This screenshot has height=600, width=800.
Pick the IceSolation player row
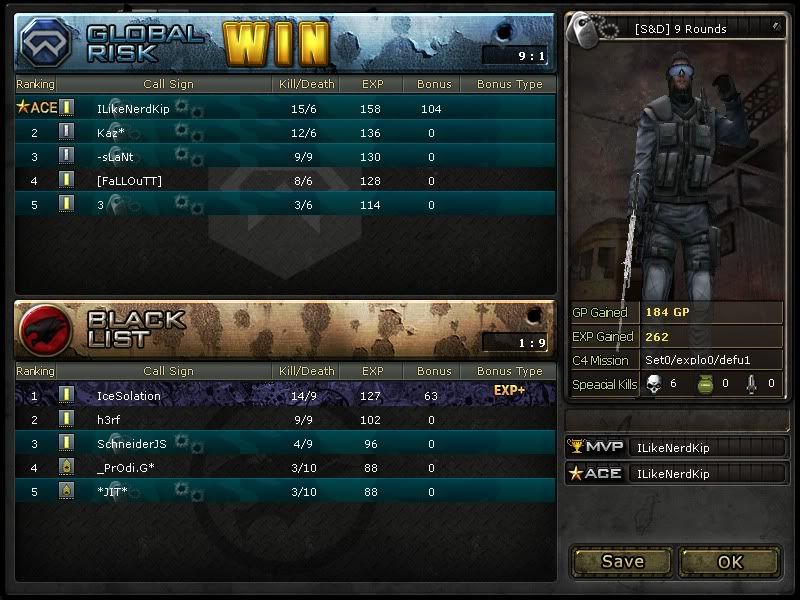(285, 395)
